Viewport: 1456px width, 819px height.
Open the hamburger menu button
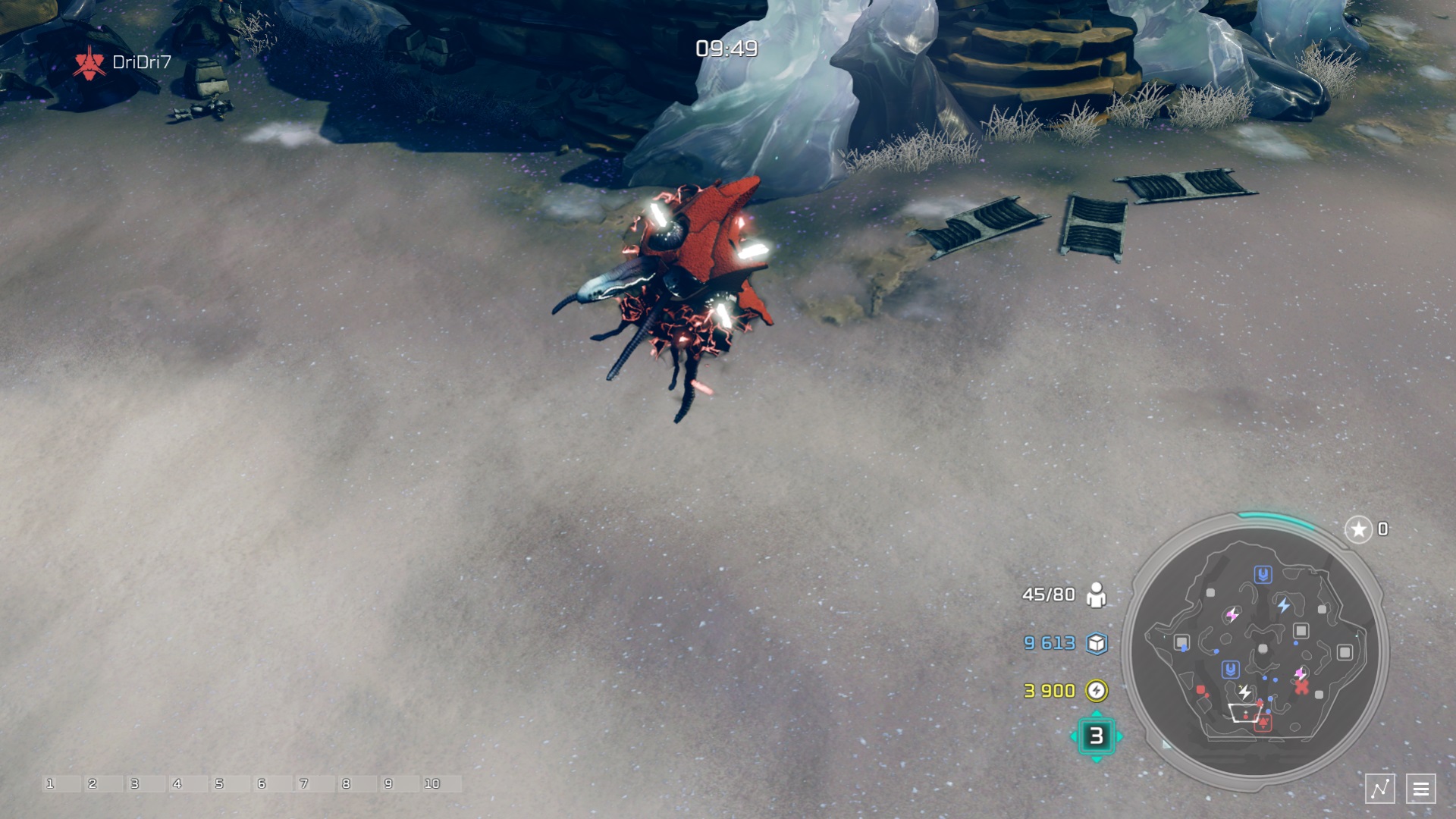coord(1421,789)
